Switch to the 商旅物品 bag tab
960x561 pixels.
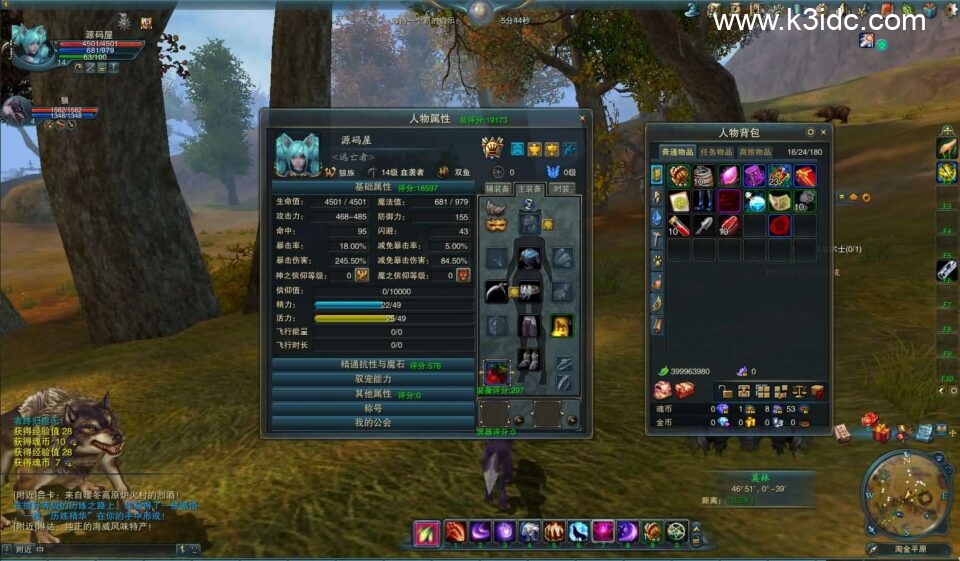(756, 152)
